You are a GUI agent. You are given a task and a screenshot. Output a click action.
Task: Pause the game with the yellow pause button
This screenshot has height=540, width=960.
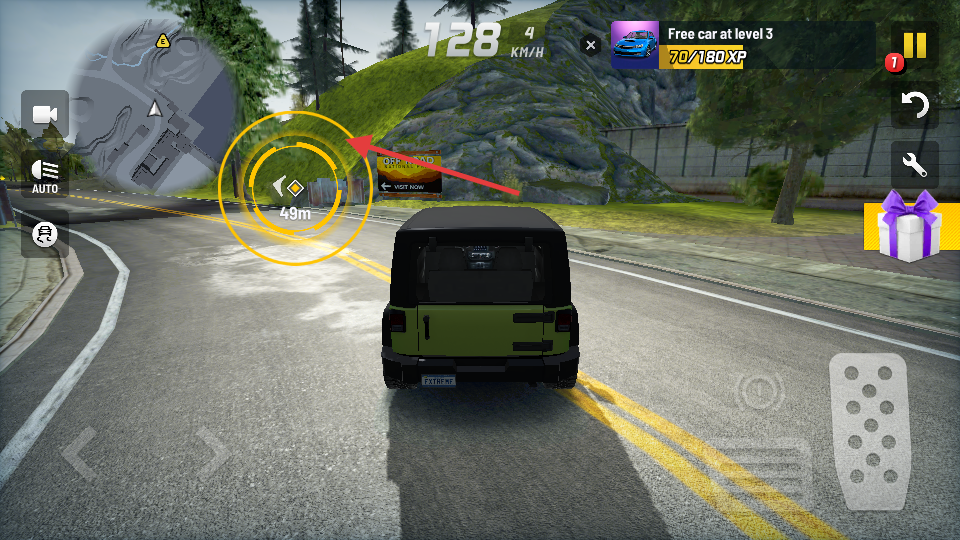(x=914, y=46)
